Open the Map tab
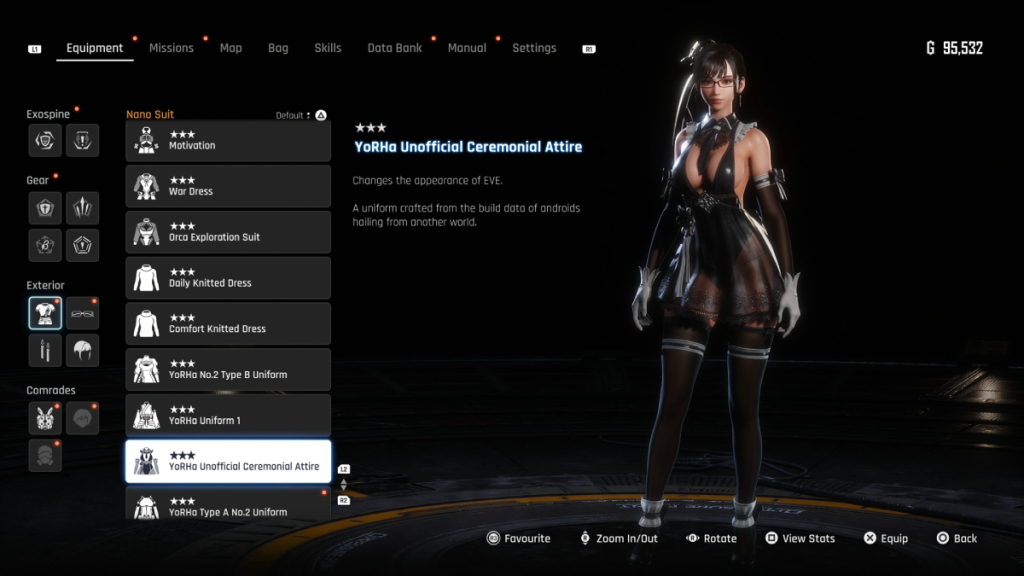This screenshot has height=576, width=1024. [x=231, y=48]
